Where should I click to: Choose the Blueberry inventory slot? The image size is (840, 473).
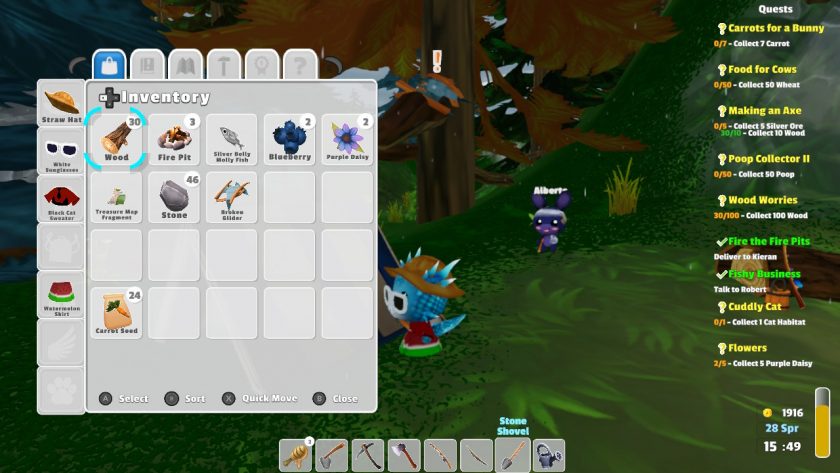tap(290, 139)
